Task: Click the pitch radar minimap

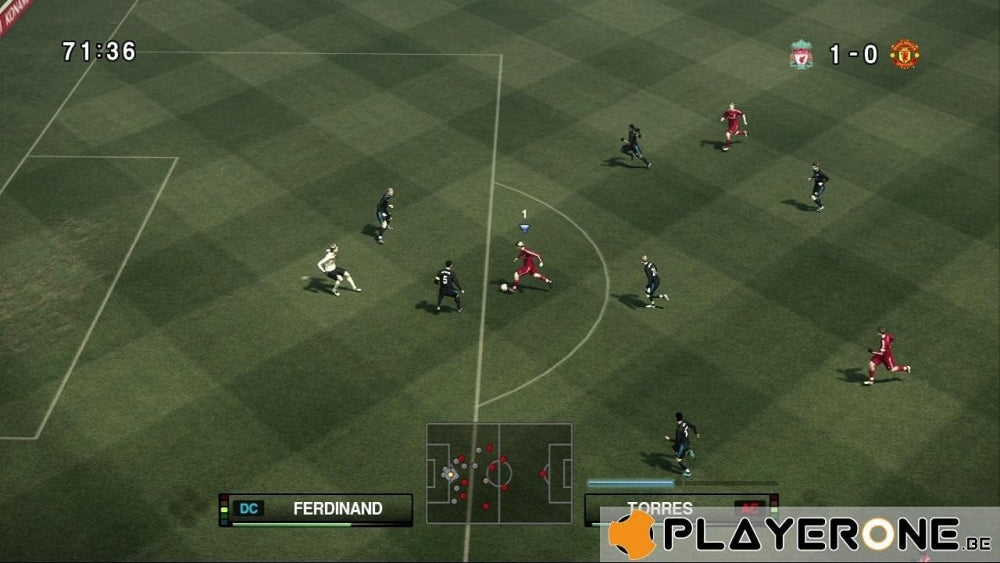Action: pos(499,473)
